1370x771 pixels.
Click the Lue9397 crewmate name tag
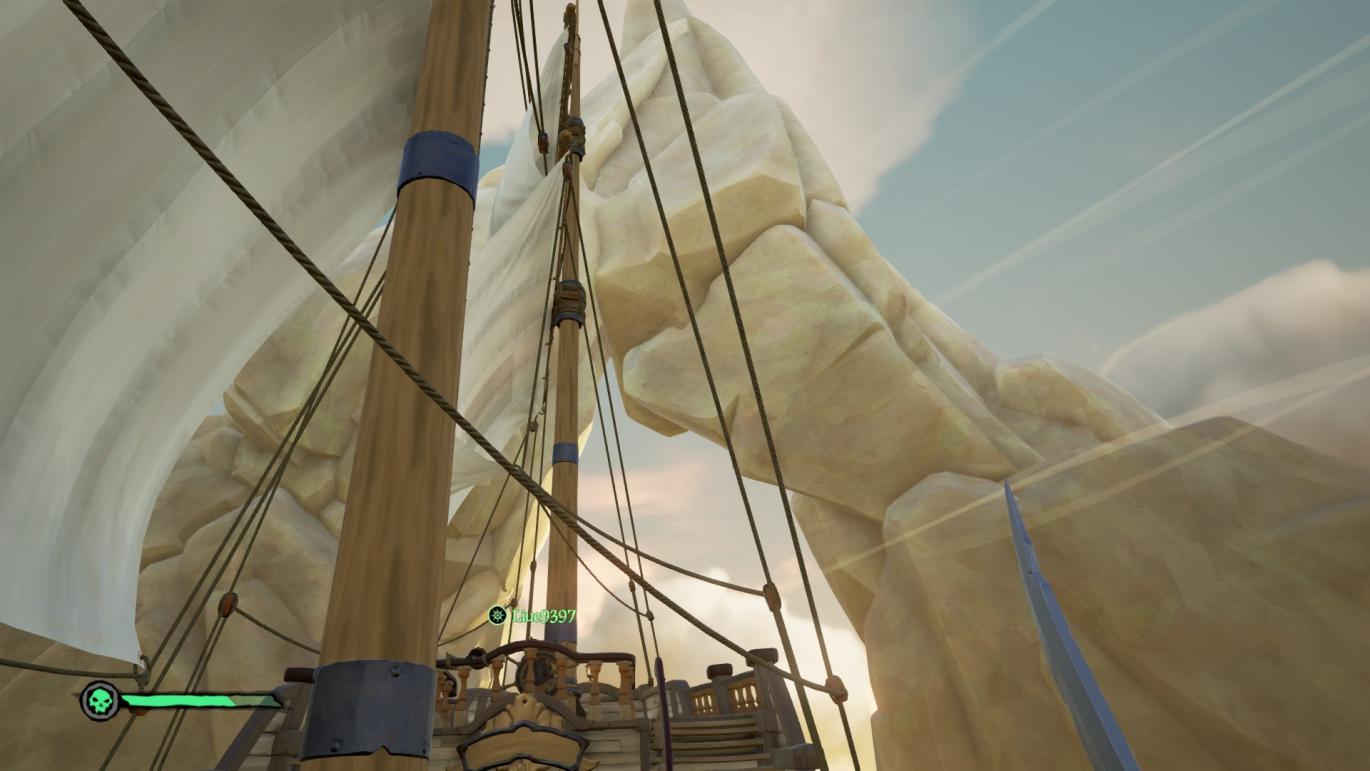544,615
